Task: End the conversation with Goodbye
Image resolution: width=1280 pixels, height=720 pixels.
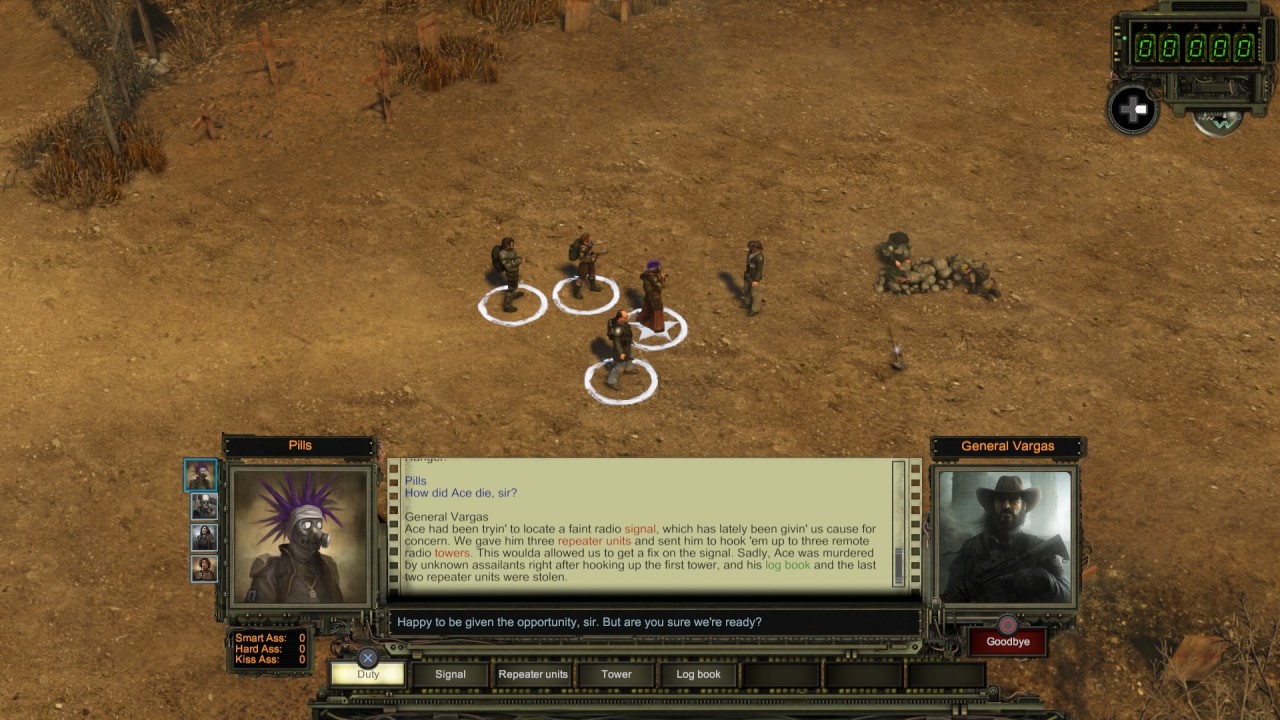Action: tap(1007, 642)
